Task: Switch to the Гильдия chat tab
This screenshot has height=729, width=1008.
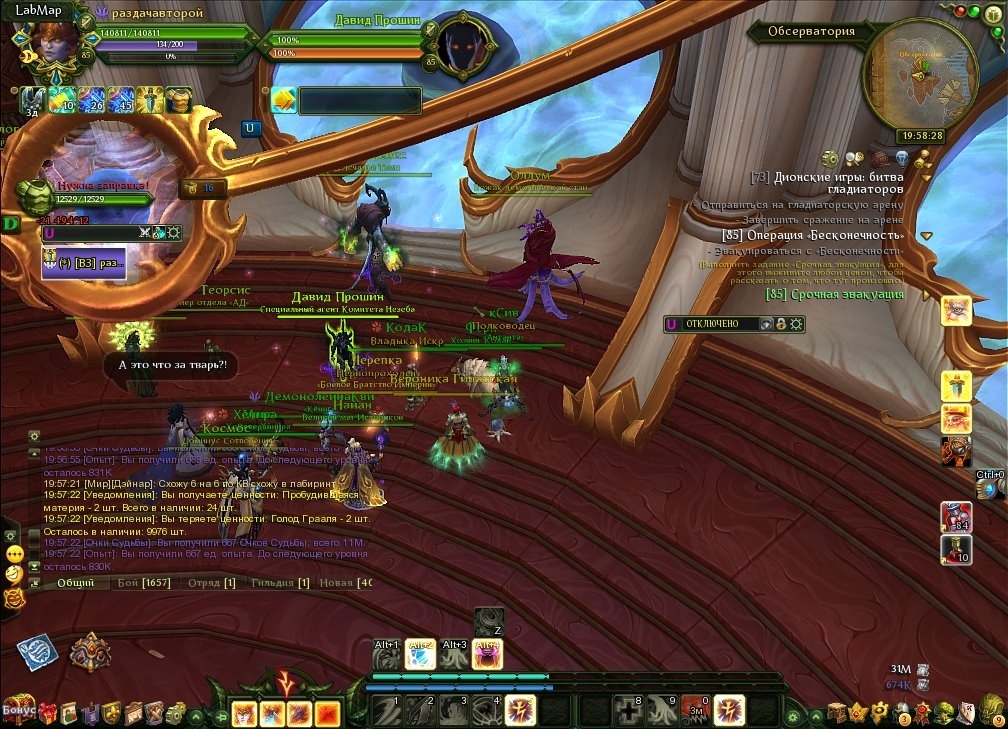Action: (280, 583)
